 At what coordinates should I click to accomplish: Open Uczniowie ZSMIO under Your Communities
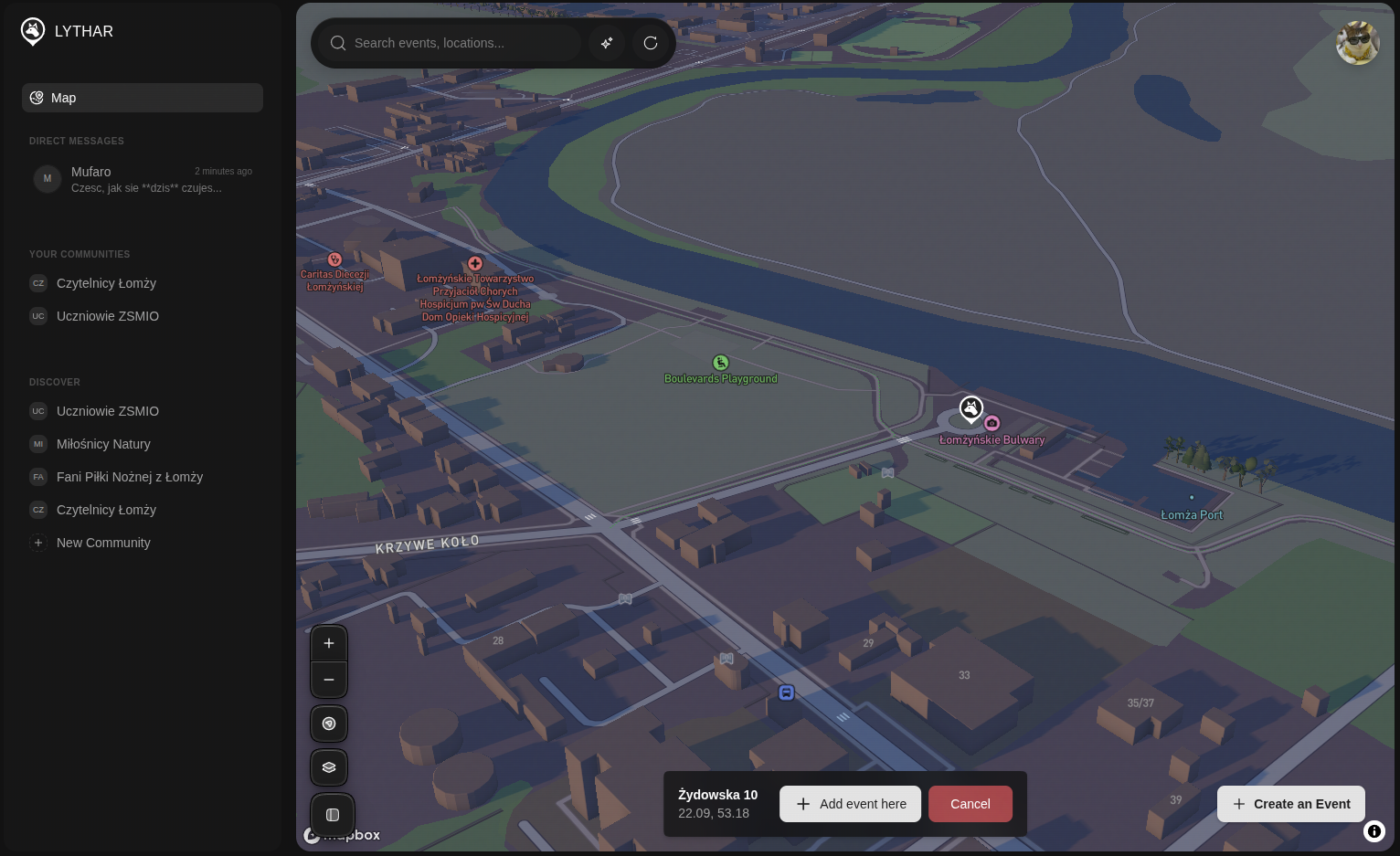point(108,316)
